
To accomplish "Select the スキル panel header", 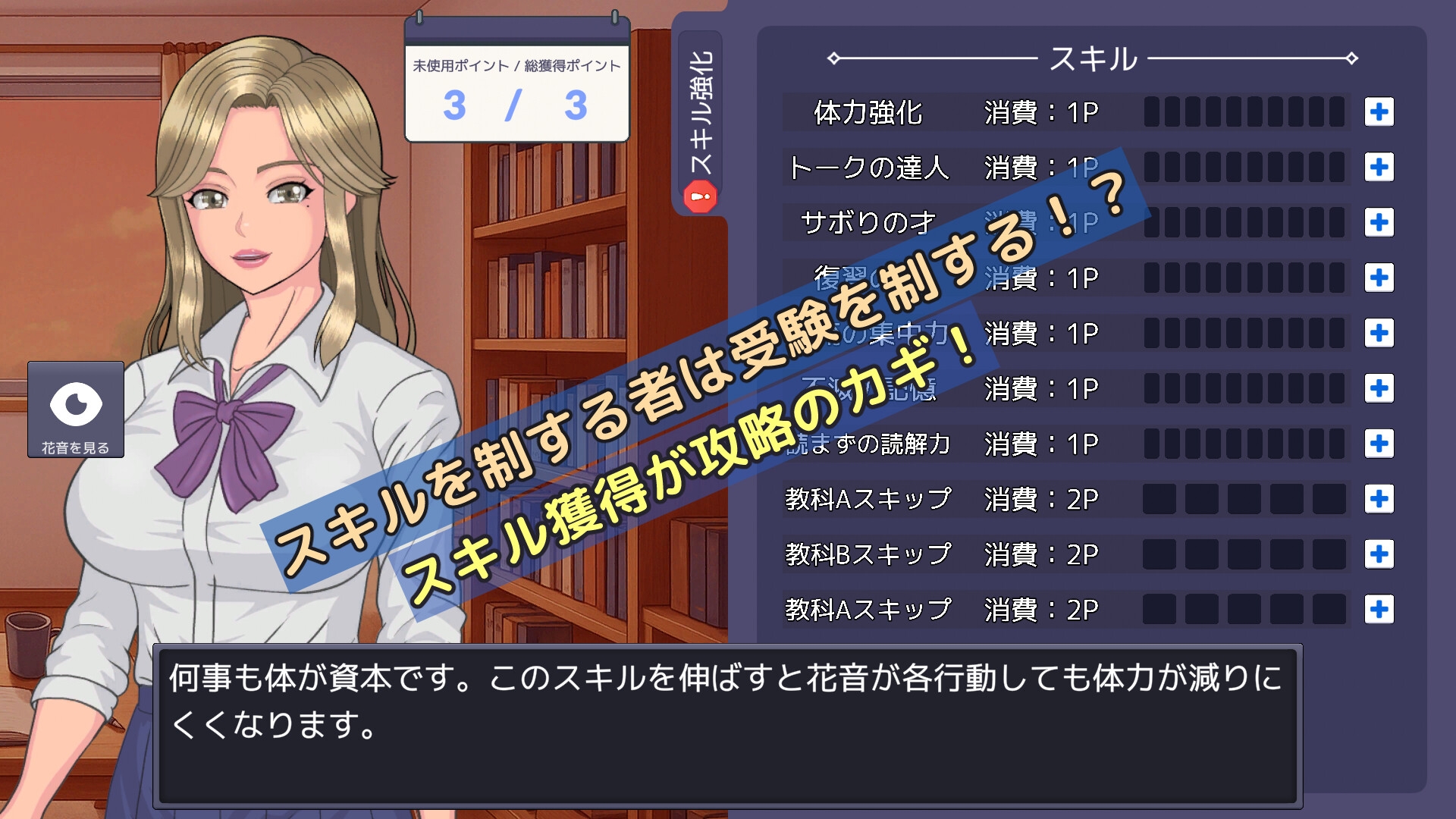I will click(x=1092, y=59).
